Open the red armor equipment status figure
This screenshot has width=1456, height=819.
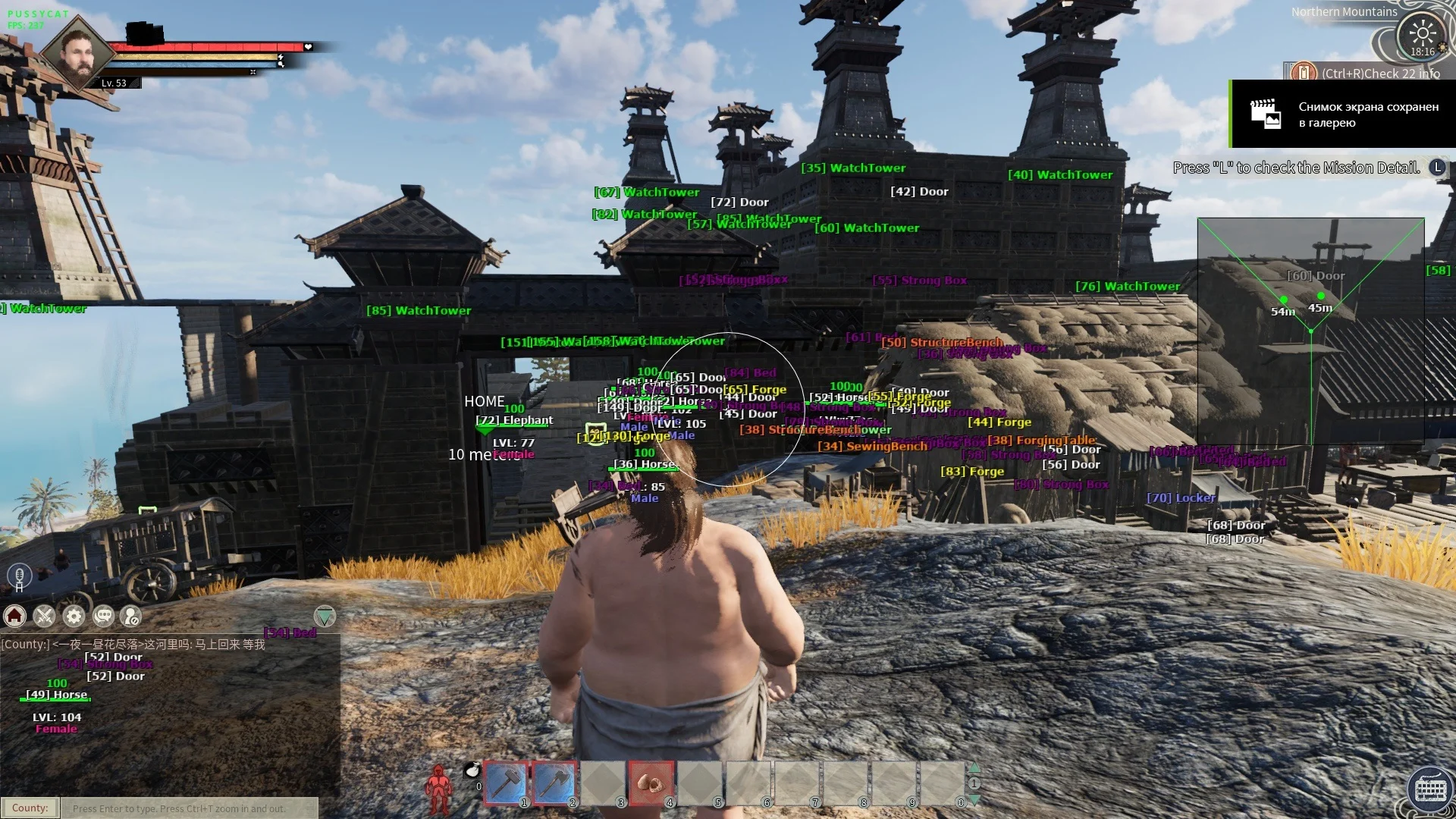tap(438, 790)
